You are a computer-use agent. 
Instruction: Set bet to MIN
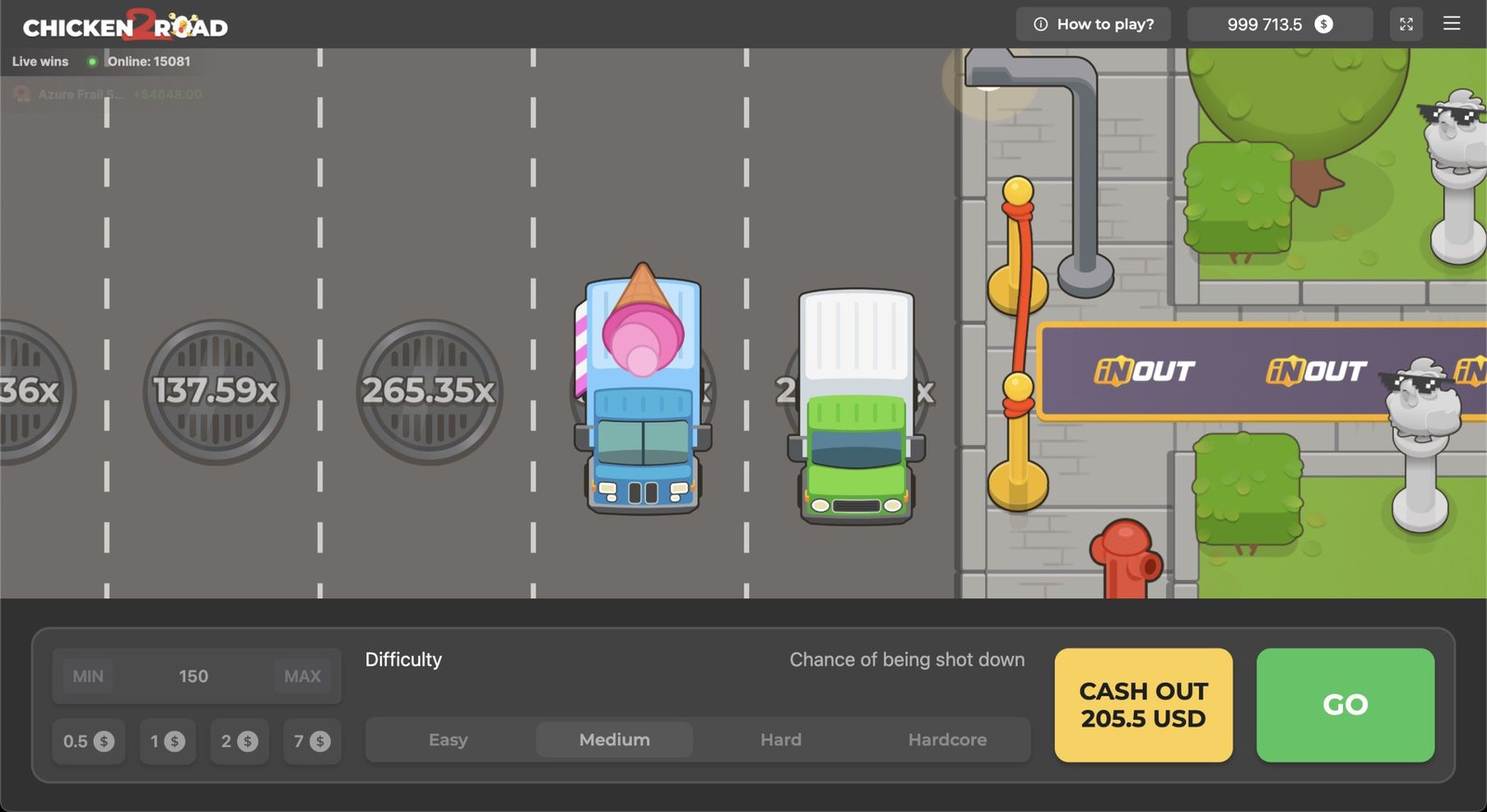click(88, 676)
